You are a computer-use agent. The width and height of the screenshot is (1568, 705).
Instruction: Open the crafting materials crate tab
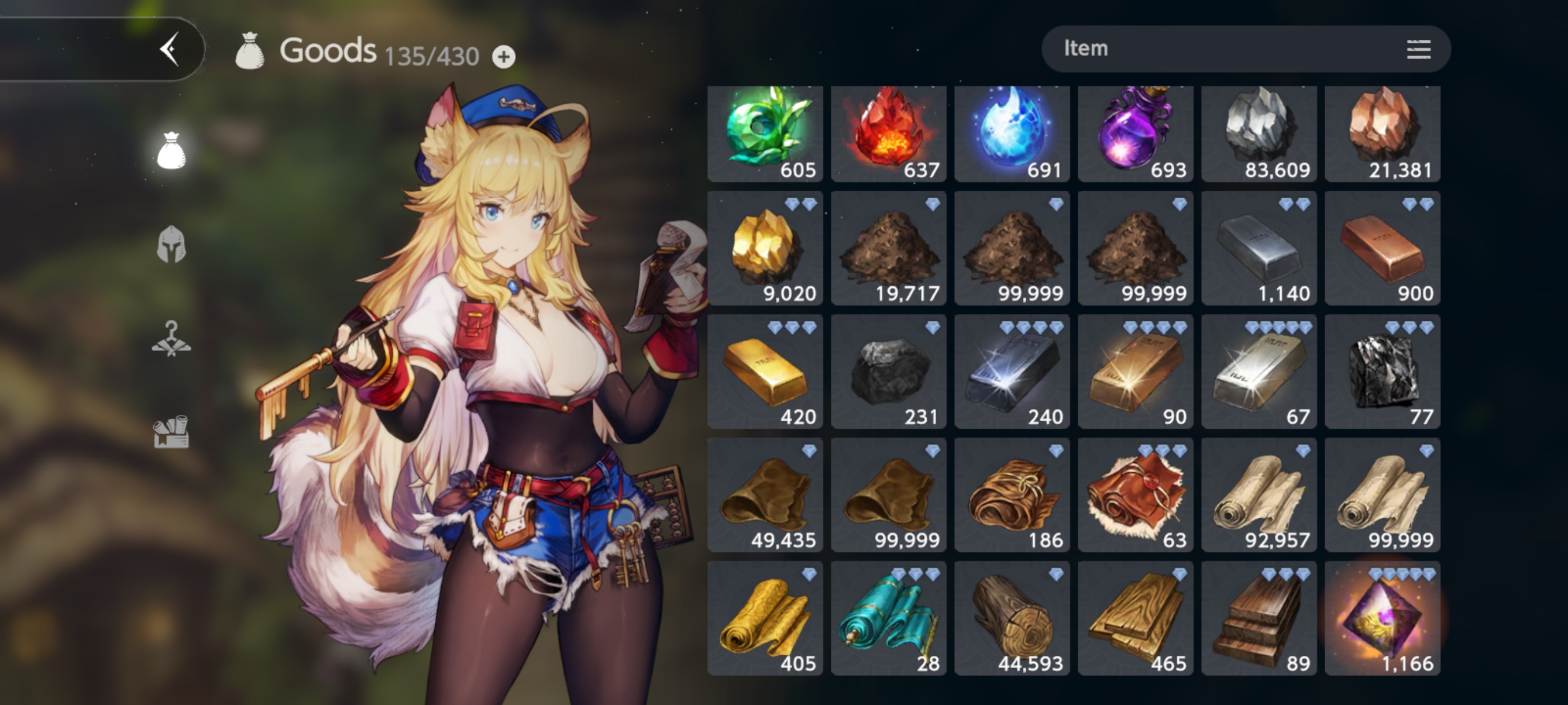pos(171,432)
